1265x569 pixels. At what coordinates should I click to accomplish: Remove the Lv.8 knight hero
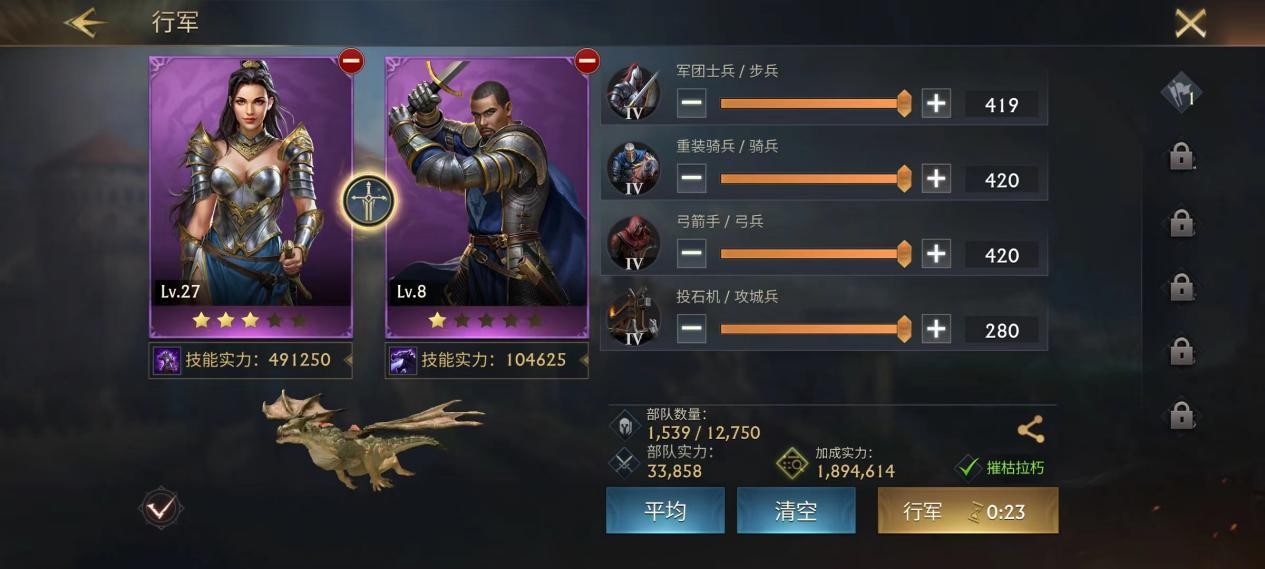coord(587,62)
